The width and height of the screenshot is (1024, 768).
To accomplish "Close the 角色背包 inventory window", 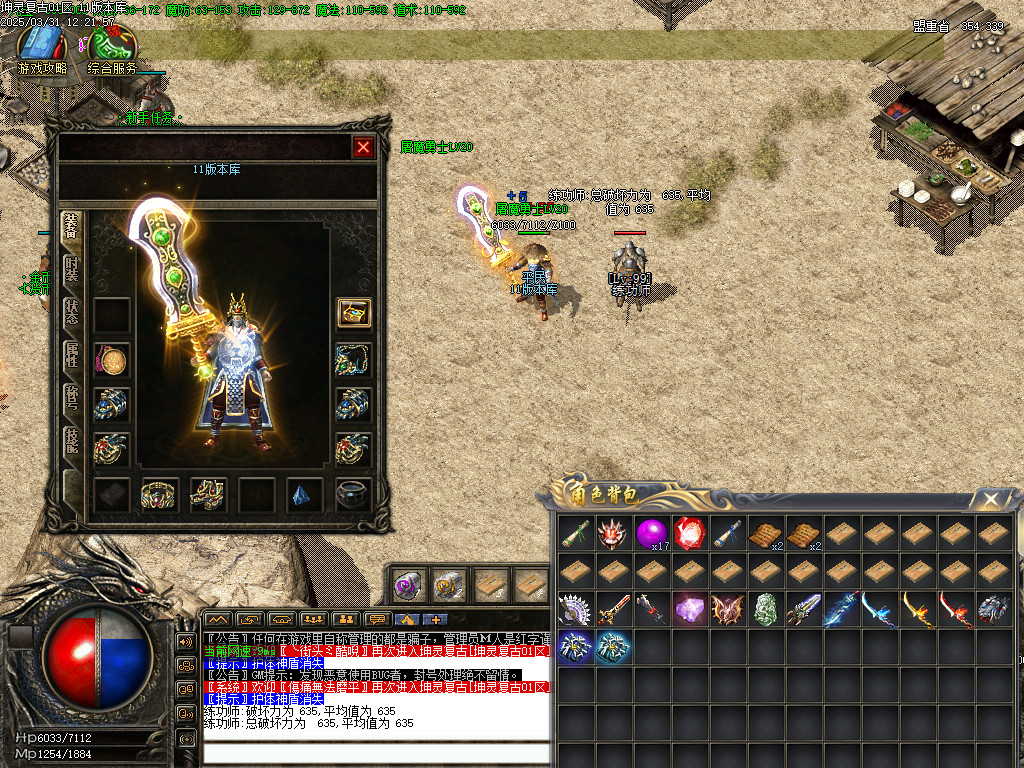I will [990, 499].
